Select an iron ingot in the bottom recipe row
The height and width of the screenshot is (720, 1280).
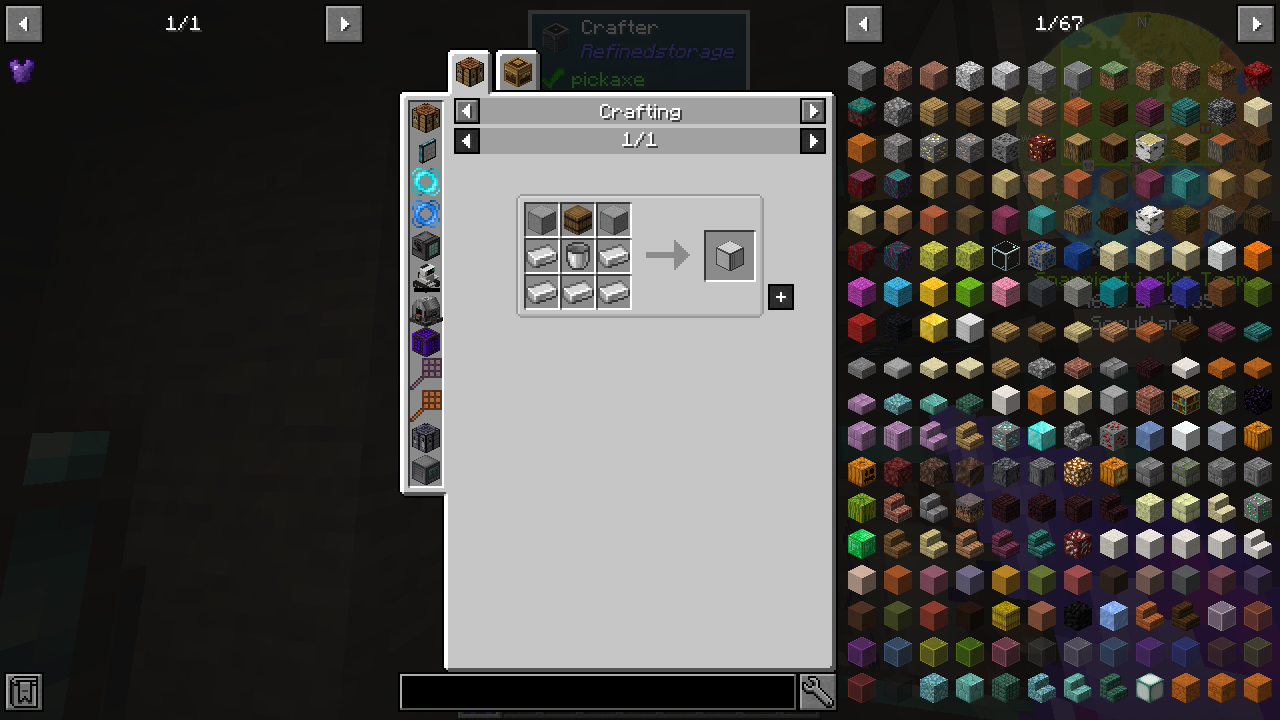click(x=578, y=293)
